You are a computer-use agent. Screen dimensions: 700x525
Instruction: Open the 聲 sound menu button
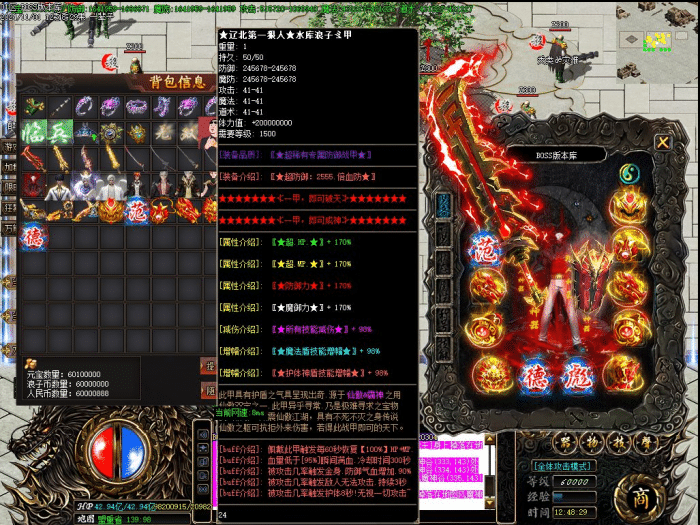coord(646,442)
